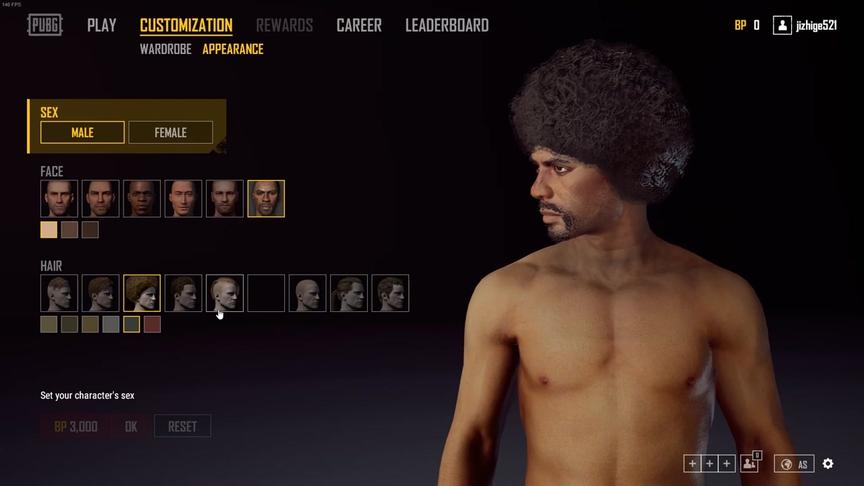The image size is (864, 486).
Task: Open the CAREER menu
Action: point(359,25)
